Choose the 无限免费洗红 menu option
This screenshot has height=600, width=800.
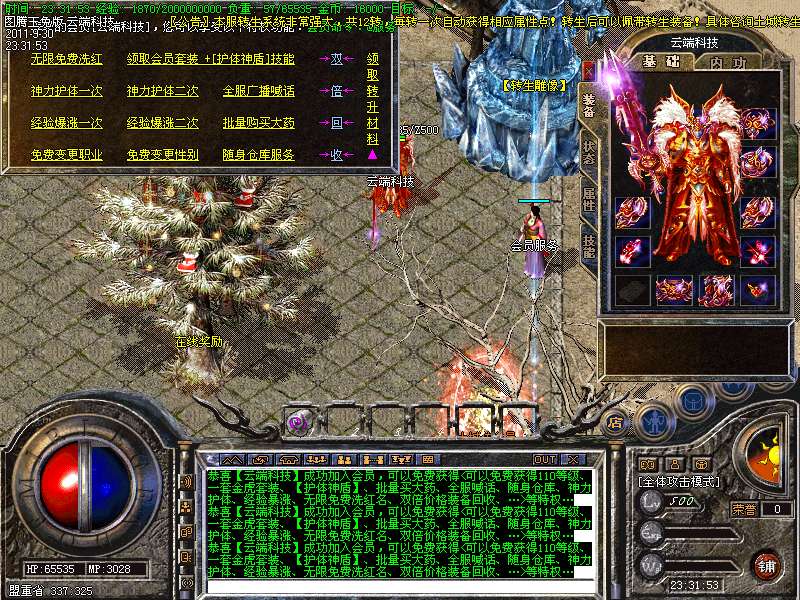pos(66,59)
